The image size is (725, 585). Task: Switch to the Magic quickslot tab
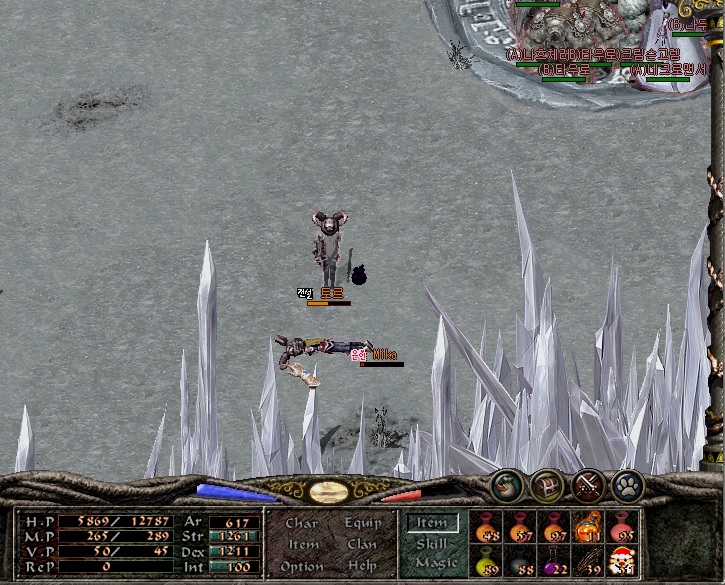[x=435, y=564]
